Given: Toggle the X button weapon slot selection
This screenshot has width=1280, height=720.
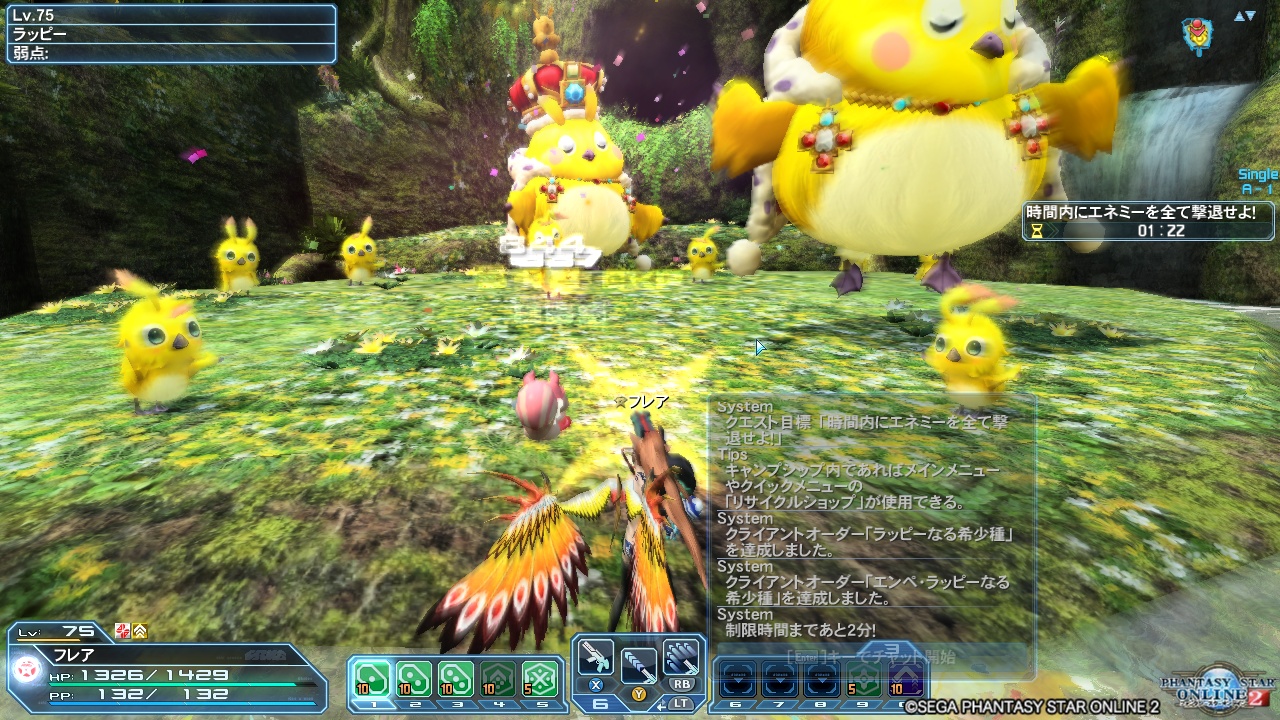Looking at the screenshot, I should [596, 686].
